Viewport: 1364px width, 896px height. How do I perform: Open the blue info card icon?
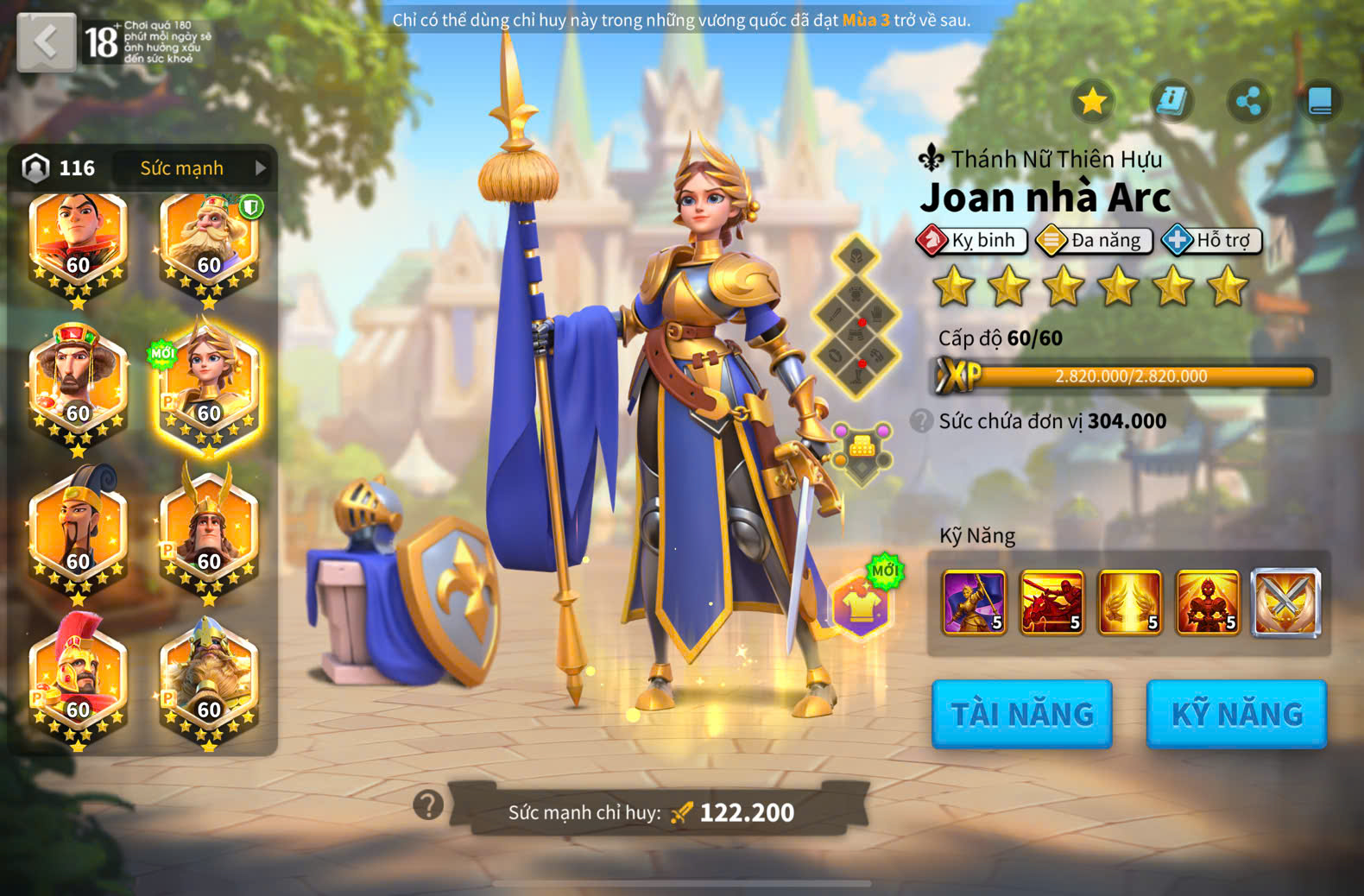pyautogui.click(x=1171, y=101)
